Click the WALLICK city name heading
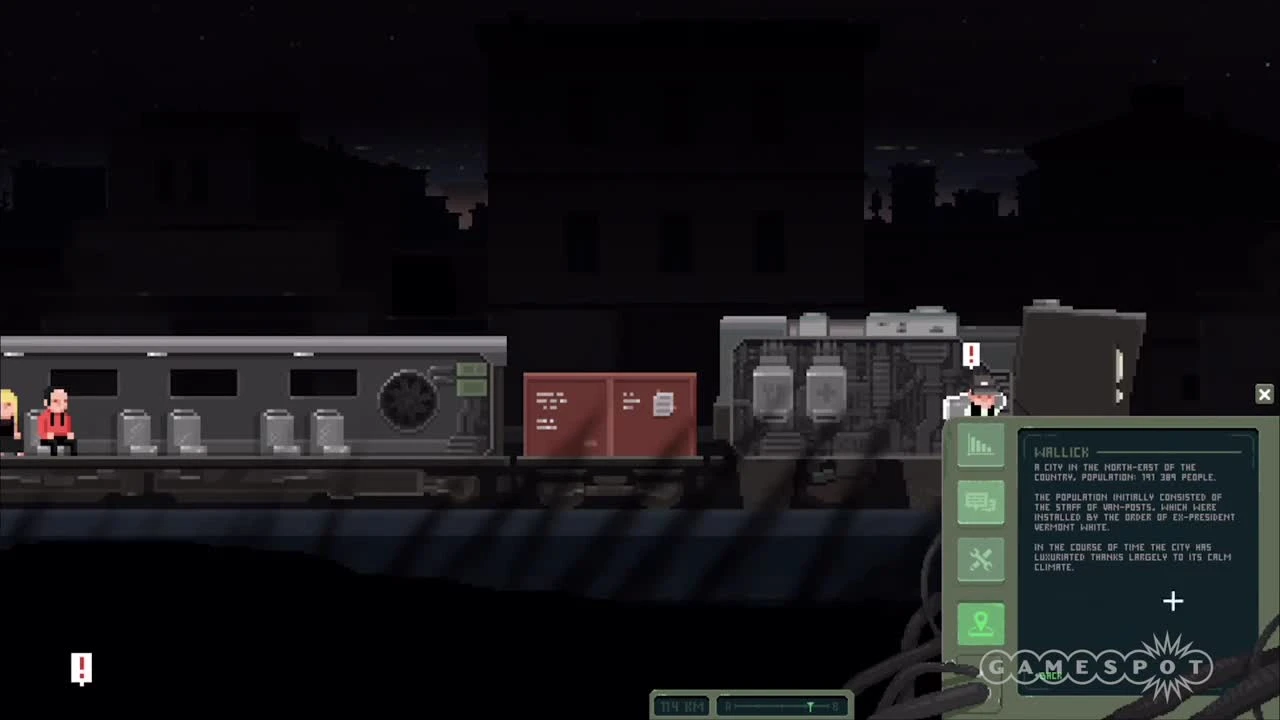The image size is (1280, 720). tap(1062, 452)
